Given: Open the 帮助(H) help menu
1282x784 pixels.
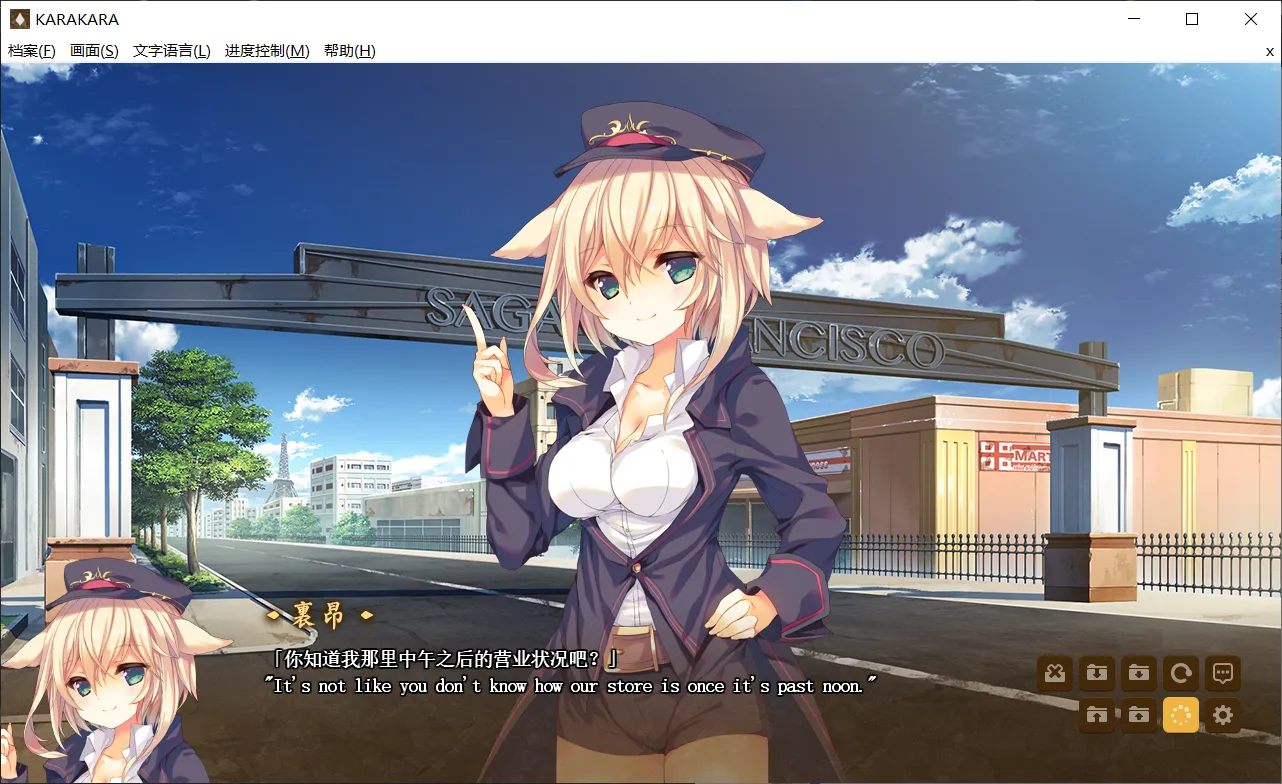Looking at the screenshot, I should pyautogui.click(x=349, y=51).
